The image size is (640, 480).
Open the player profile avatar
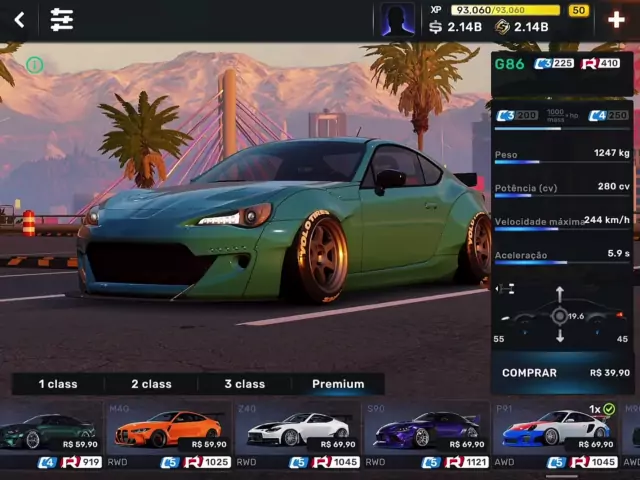[x=397, y=20]
